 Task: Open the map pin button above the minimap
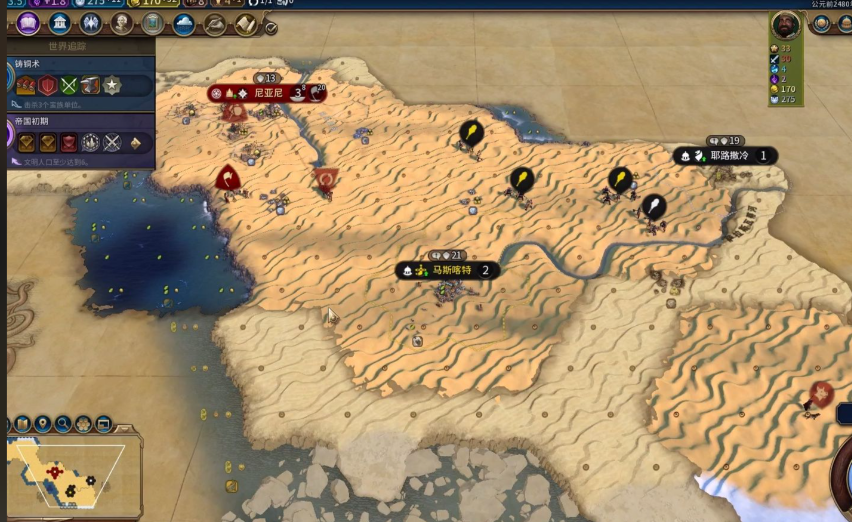(42, 424)
